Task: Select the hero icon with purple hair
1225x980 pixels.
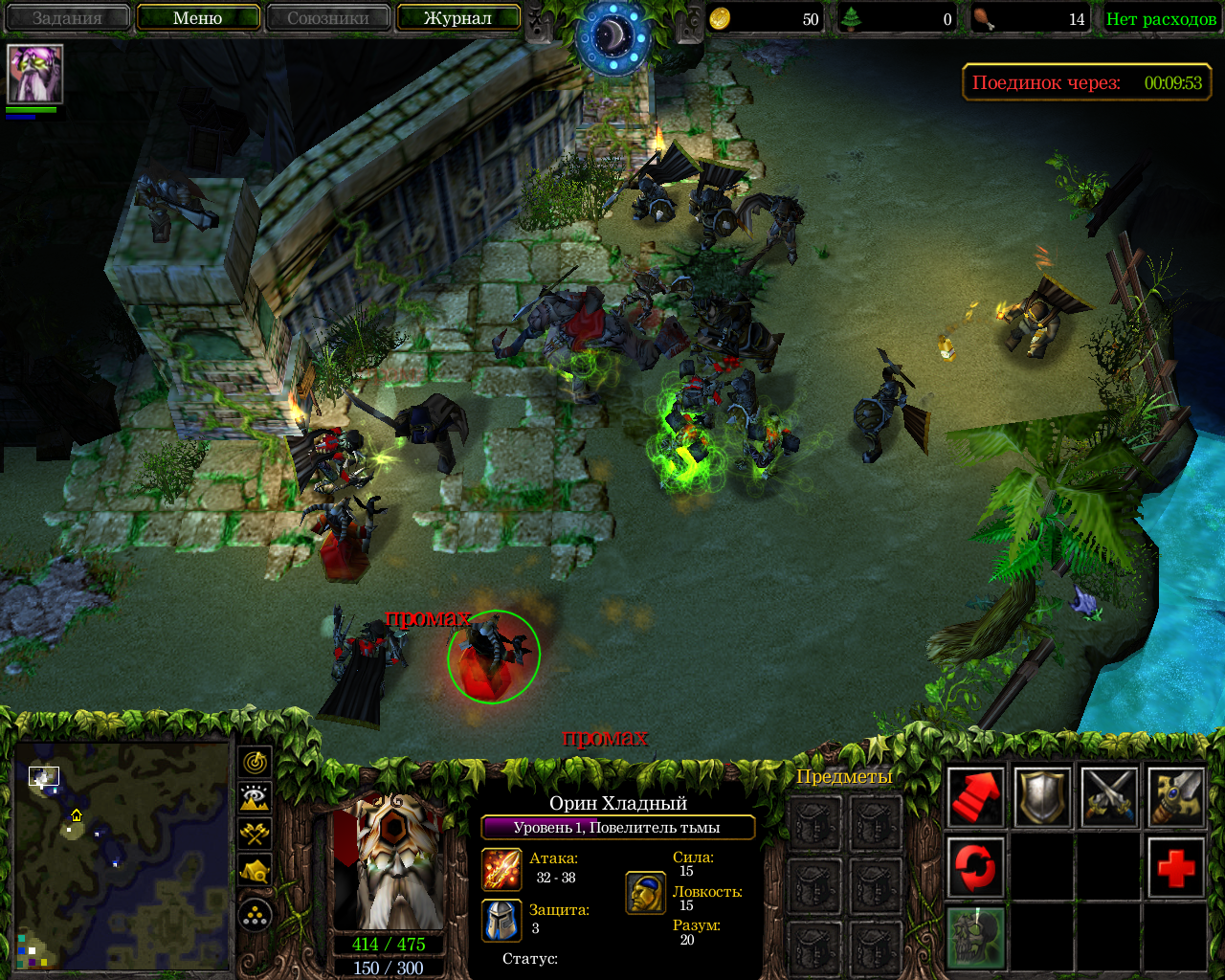Action: (x=35, y=74)
